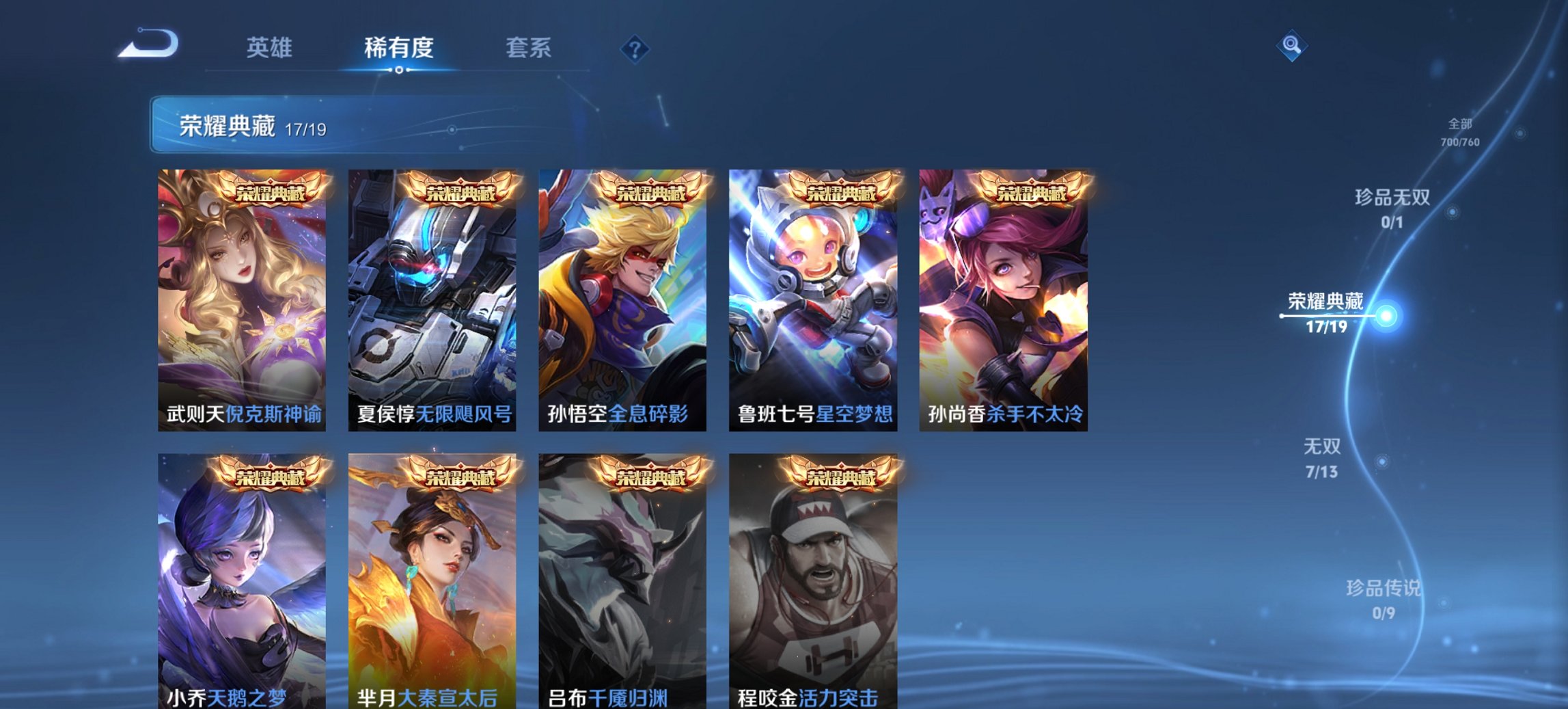Switch to the 英雄 tab

click(271, 47)
